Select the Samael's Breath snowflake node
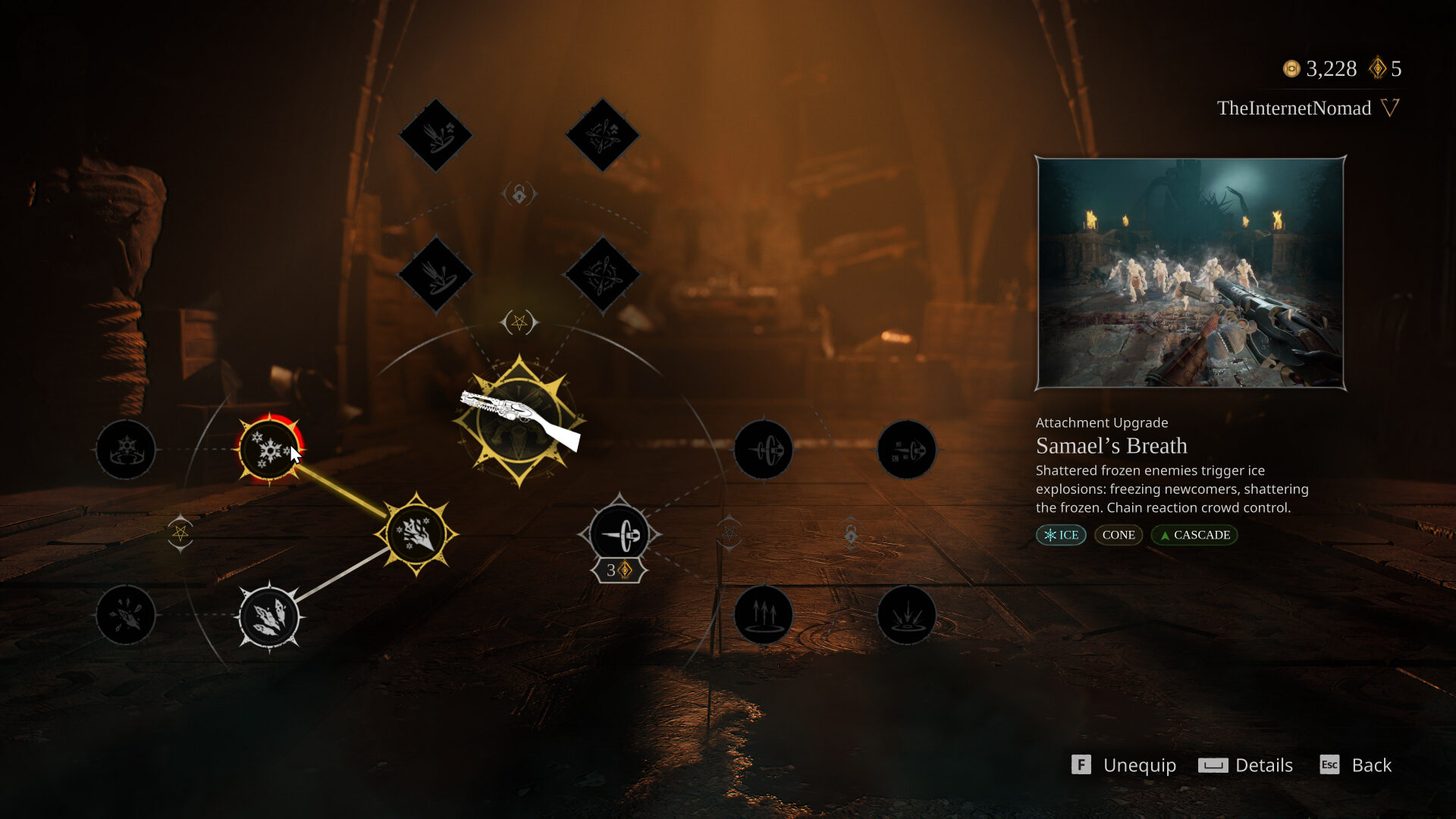The width and height of the screenshot is (1456, 819). tap(269, 450)
